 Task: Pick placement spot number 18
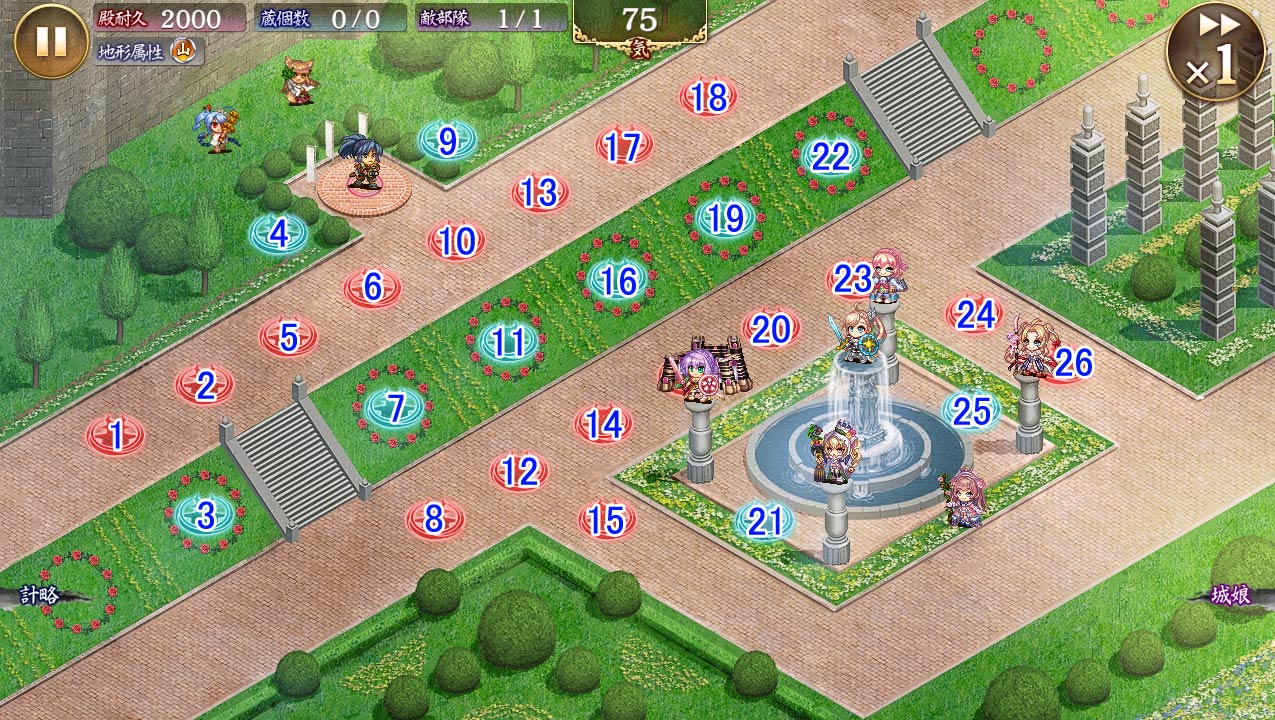(x=708, y=98)
